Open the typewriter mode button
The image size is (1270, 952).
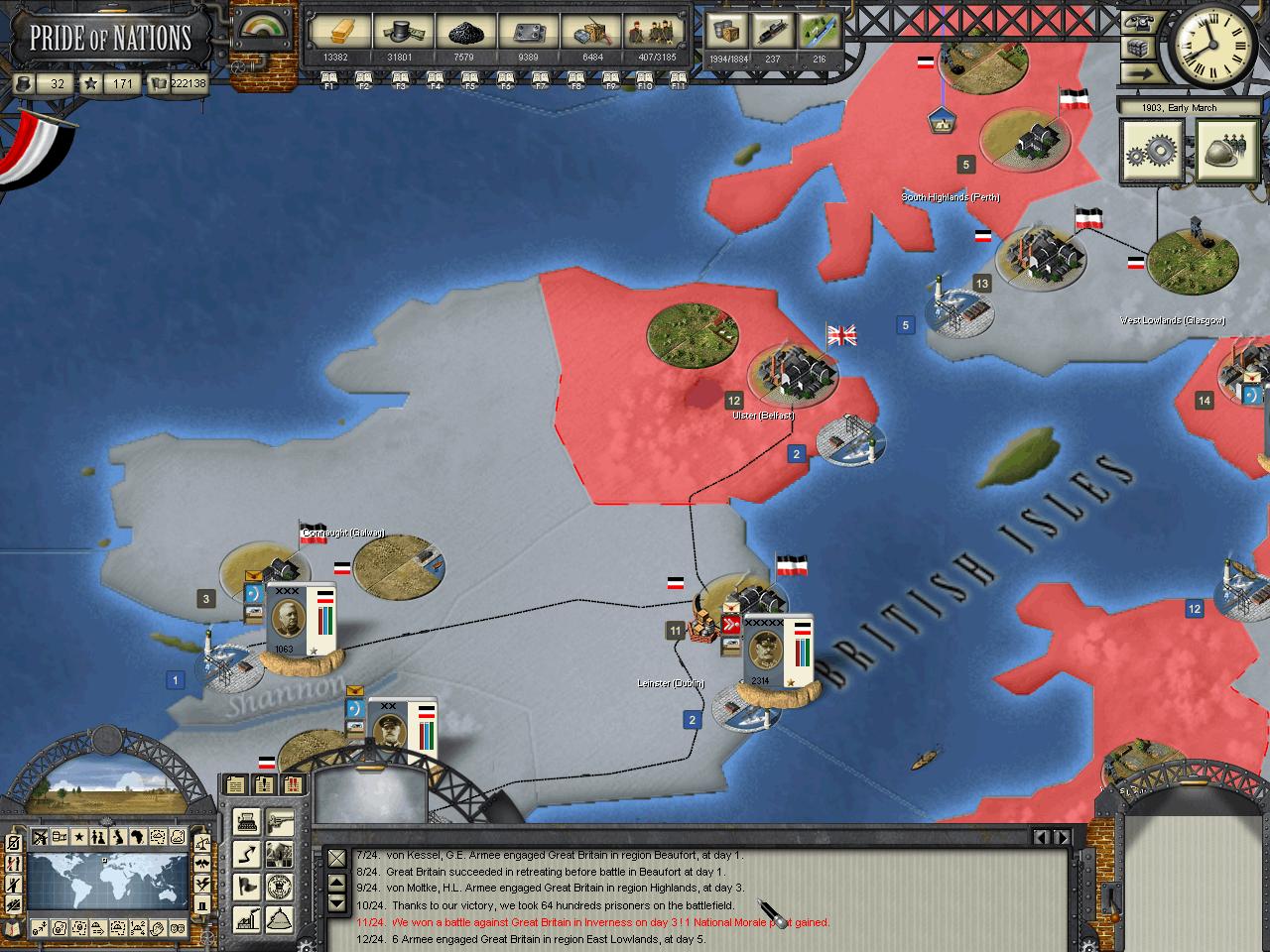click(x=247, y=820)
